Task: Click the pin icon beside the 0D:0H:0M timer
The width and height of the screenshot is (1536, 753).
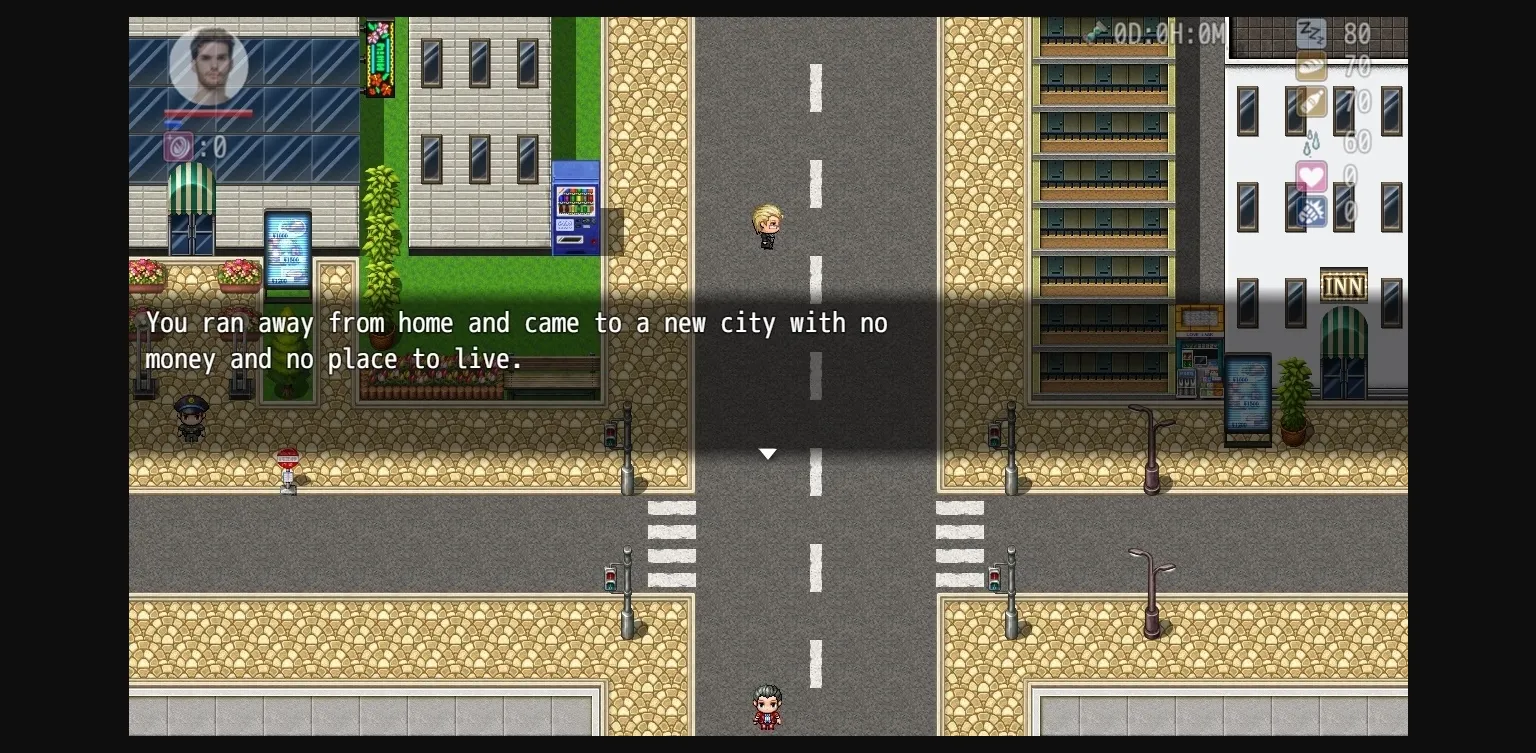Action: [x=1096, y=33]
